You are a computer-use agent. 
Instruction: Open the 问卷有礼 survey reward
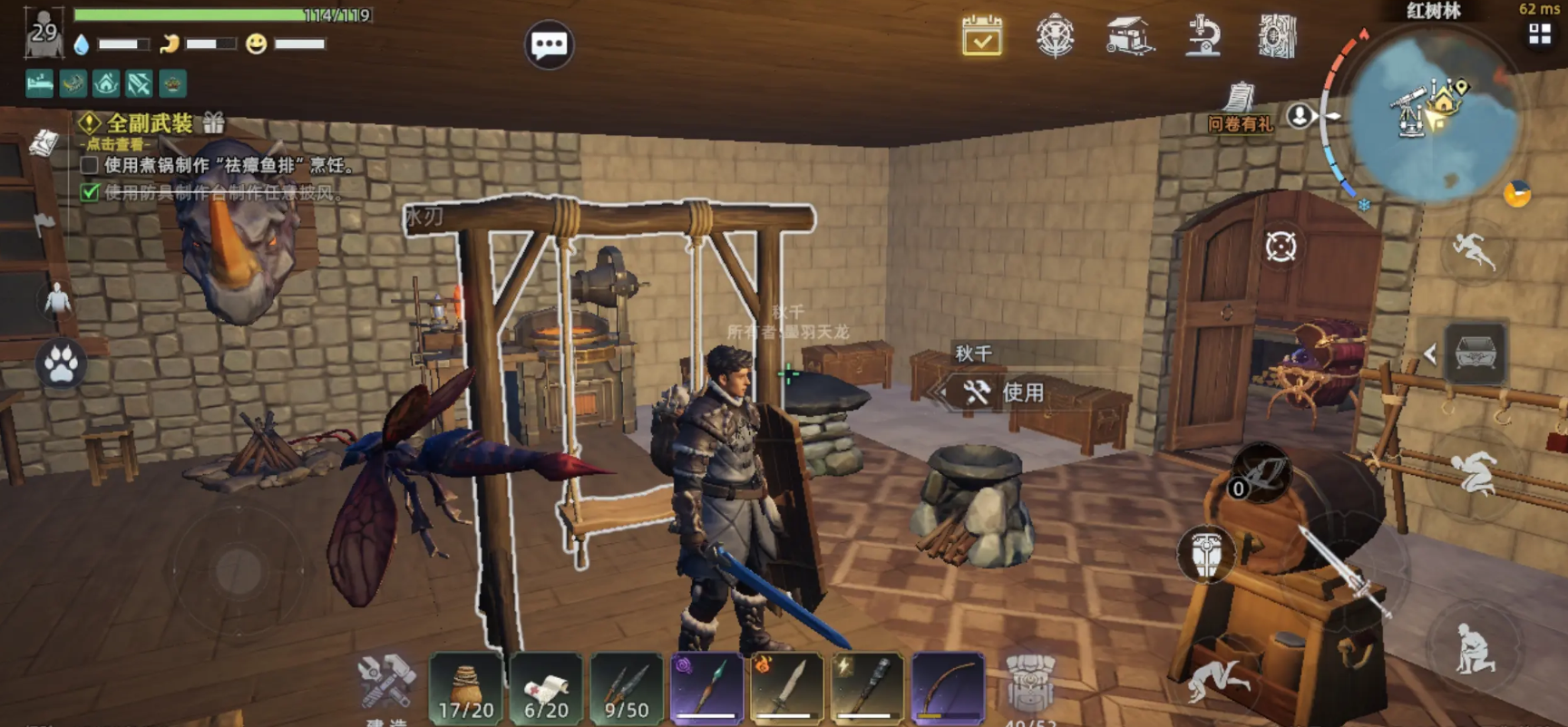(1240, 107)
